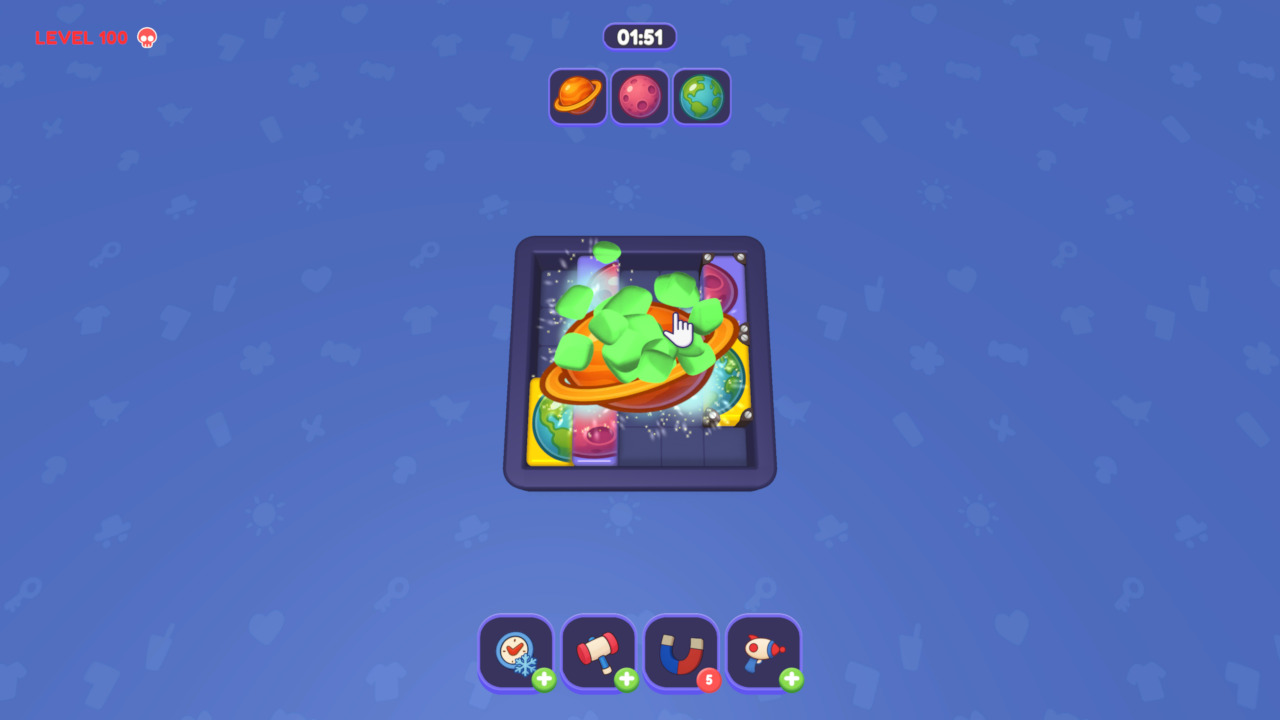1280x720 pixels.
Task: Click the 01:51 countdown timer
Action: pos(639,36)
